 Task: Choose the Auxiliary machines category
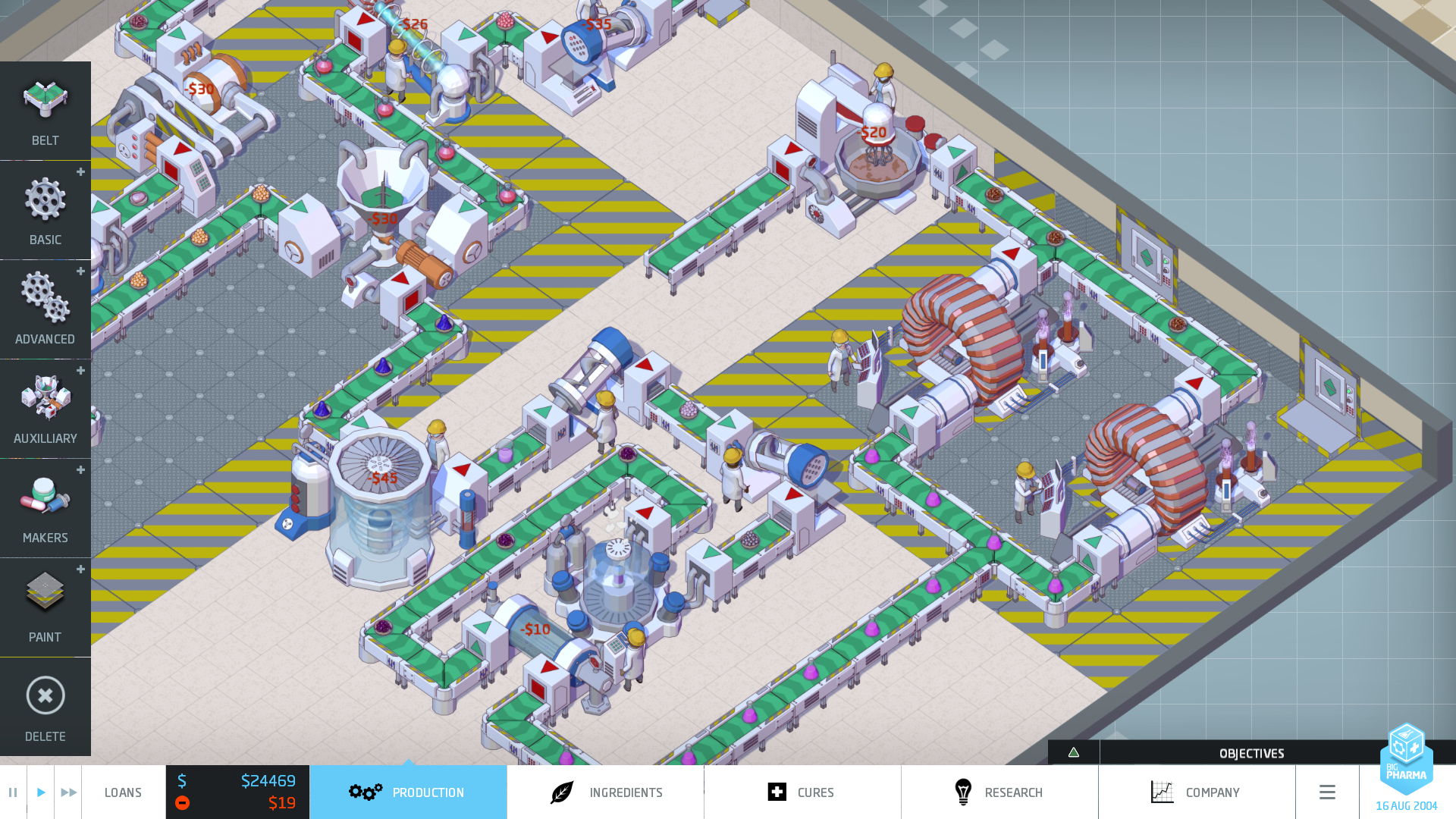coord(45,409)
